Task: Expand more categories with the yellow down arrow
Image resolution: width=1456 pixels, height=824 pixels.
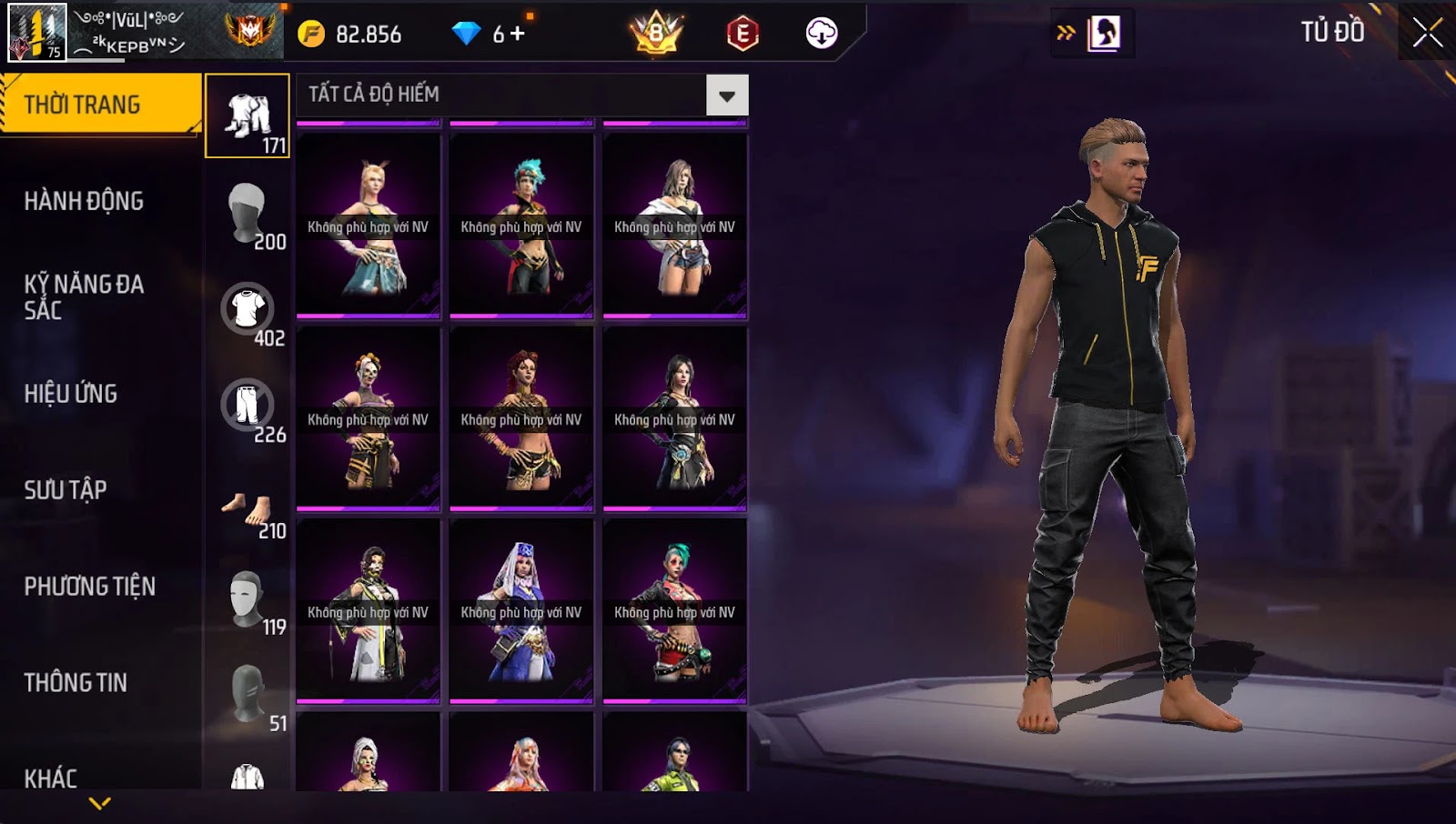Action: [100, 803]
